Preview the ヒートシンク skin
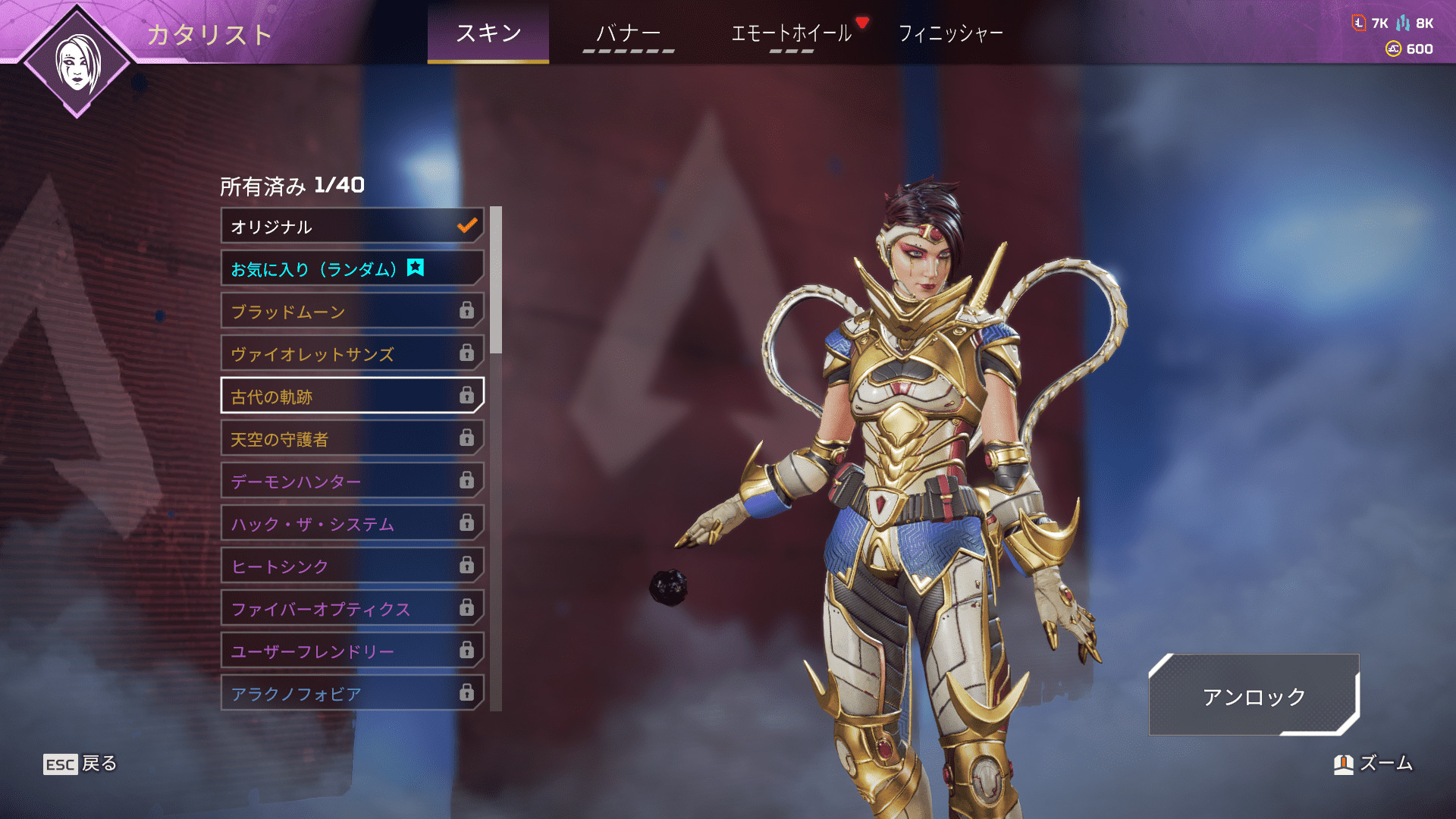1456x819 pixels. click(352, 566)
